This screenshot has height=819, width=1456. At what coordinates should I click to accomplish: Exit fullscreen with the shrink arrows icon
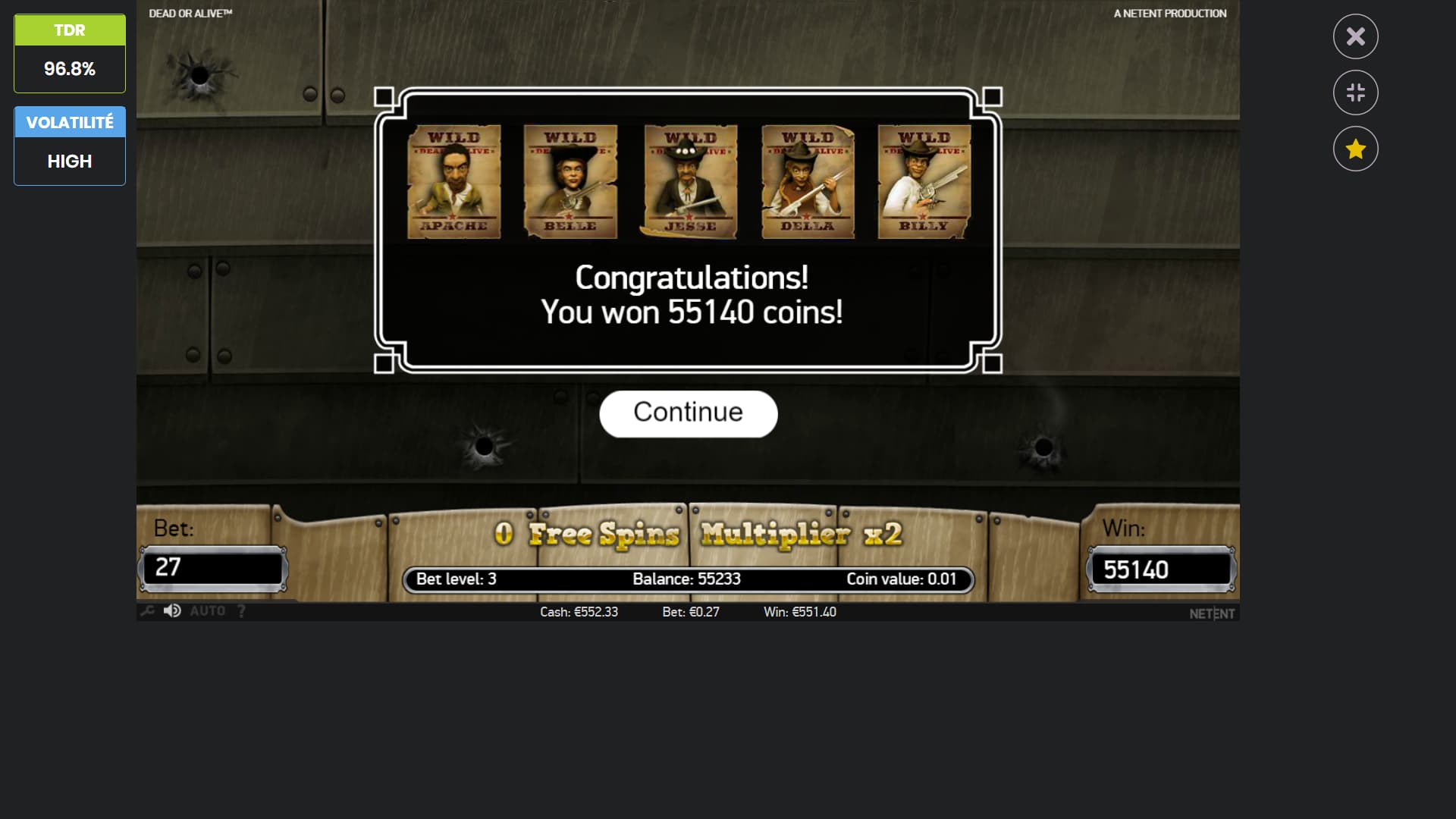pyautogui.click(x=1355, y=93)
